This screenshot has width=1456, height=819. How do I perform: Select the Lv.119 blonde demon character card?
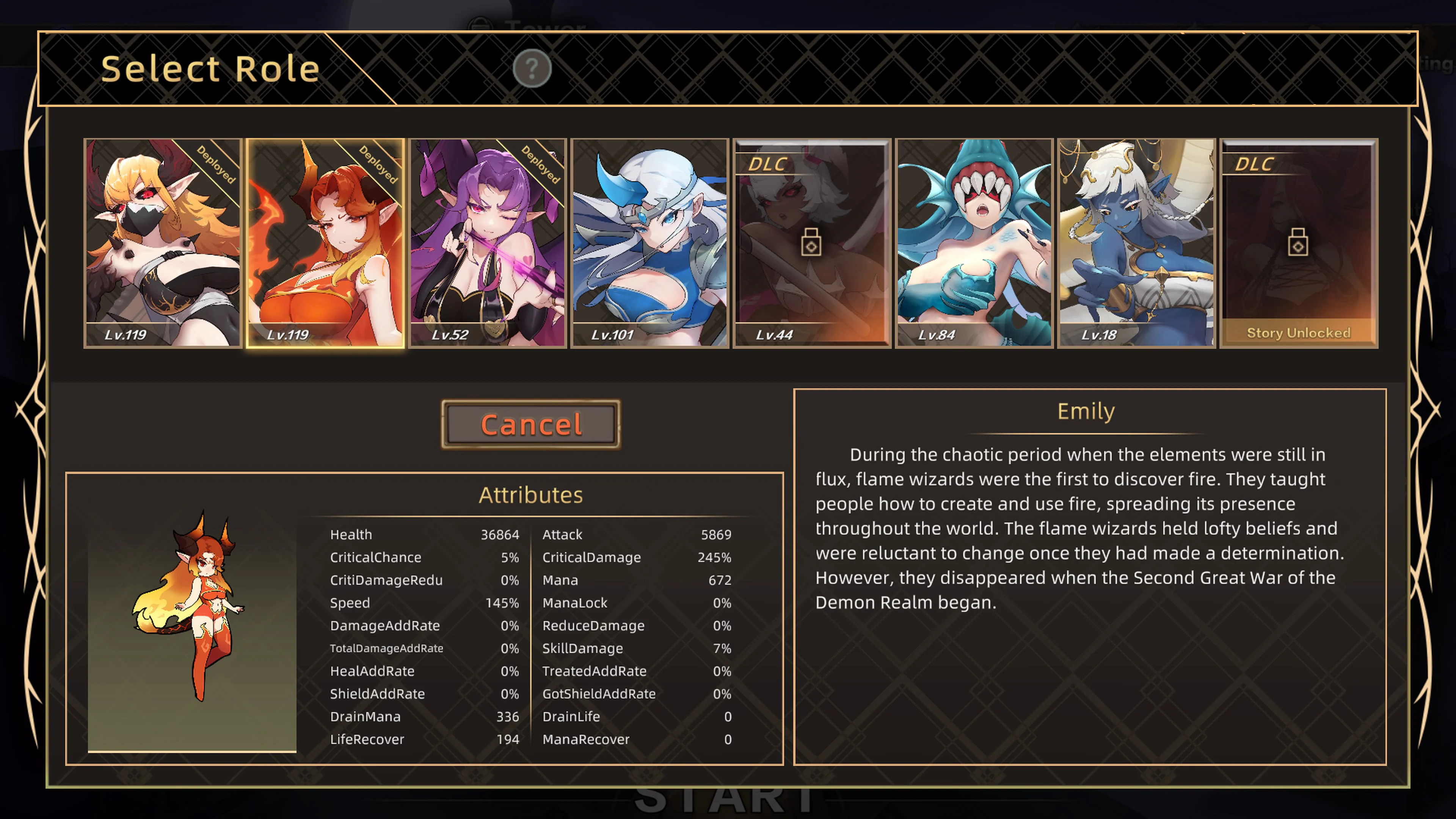click(163, 243)
